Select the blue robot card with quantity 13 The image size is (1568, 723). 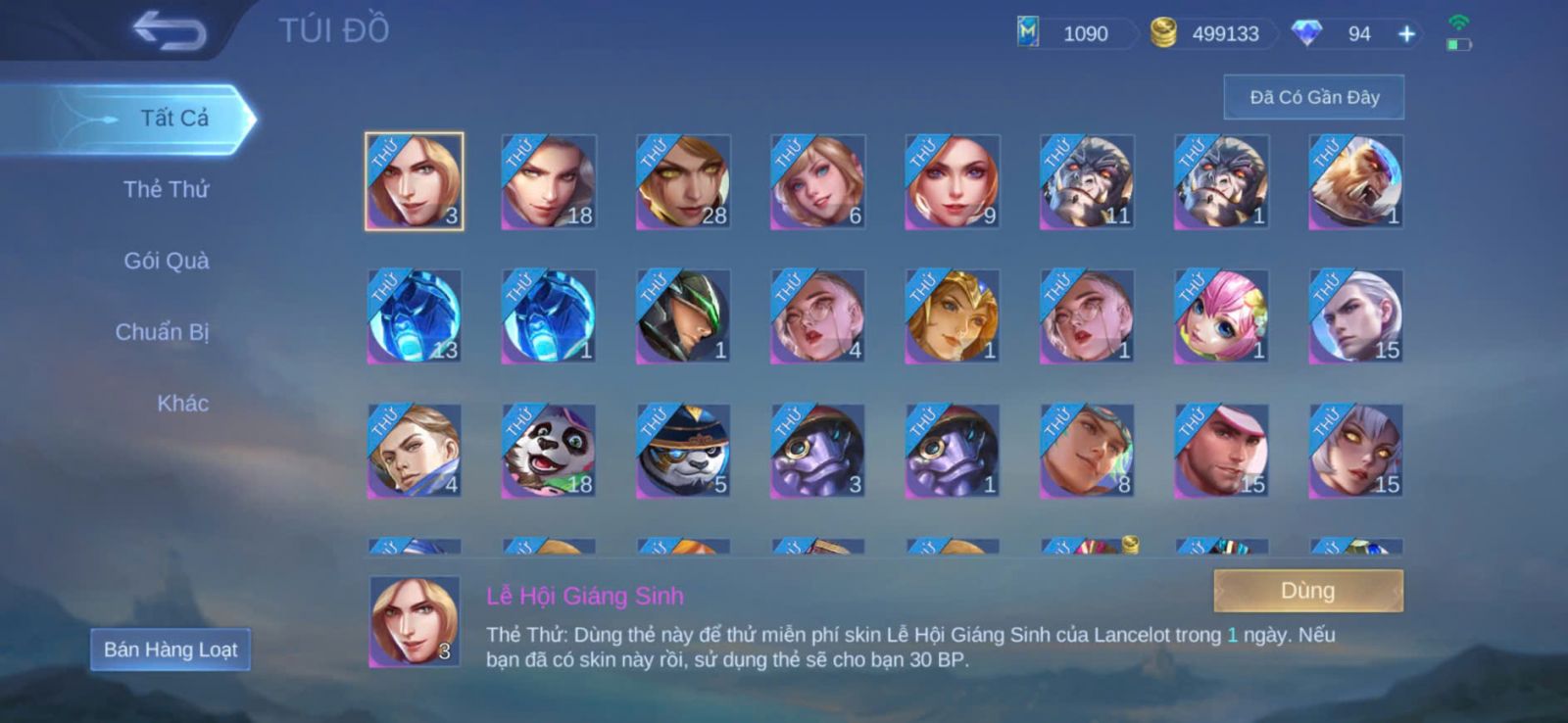(x=414, y=316)
